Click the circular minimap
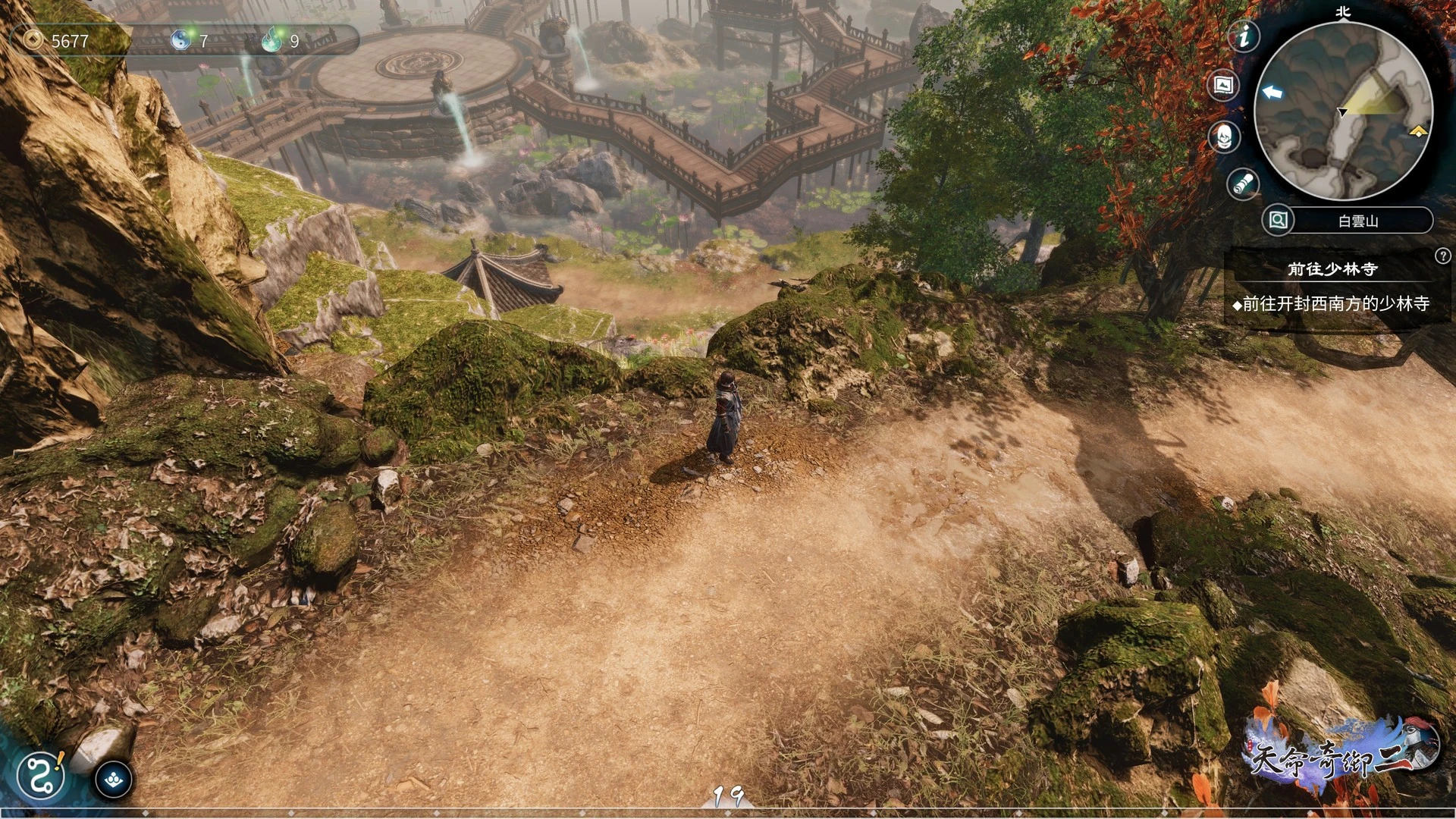 [x=1343, y=111]
